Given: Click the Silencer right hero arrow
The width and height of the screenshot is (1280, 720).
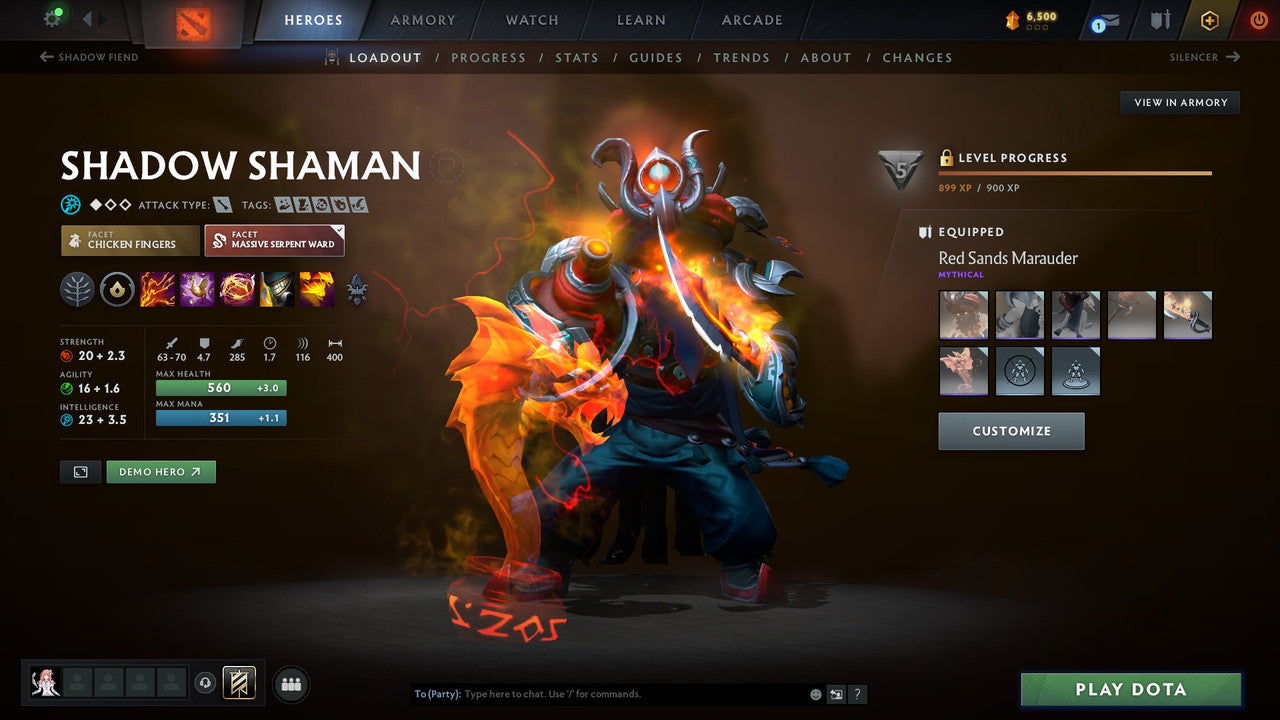Looking at the screenshot, I should coord(1208,57).
